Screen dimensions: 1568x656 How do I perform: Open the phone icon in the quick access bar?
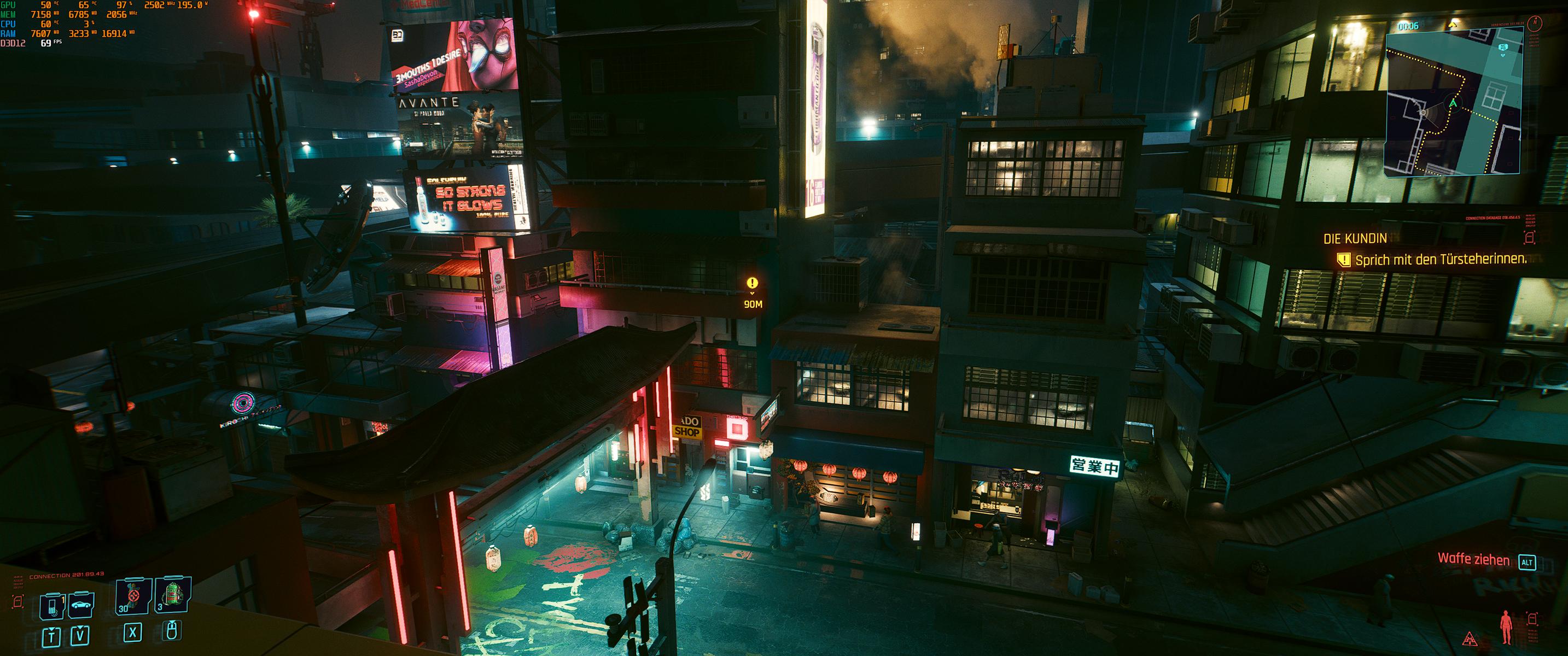coord(52,606)
